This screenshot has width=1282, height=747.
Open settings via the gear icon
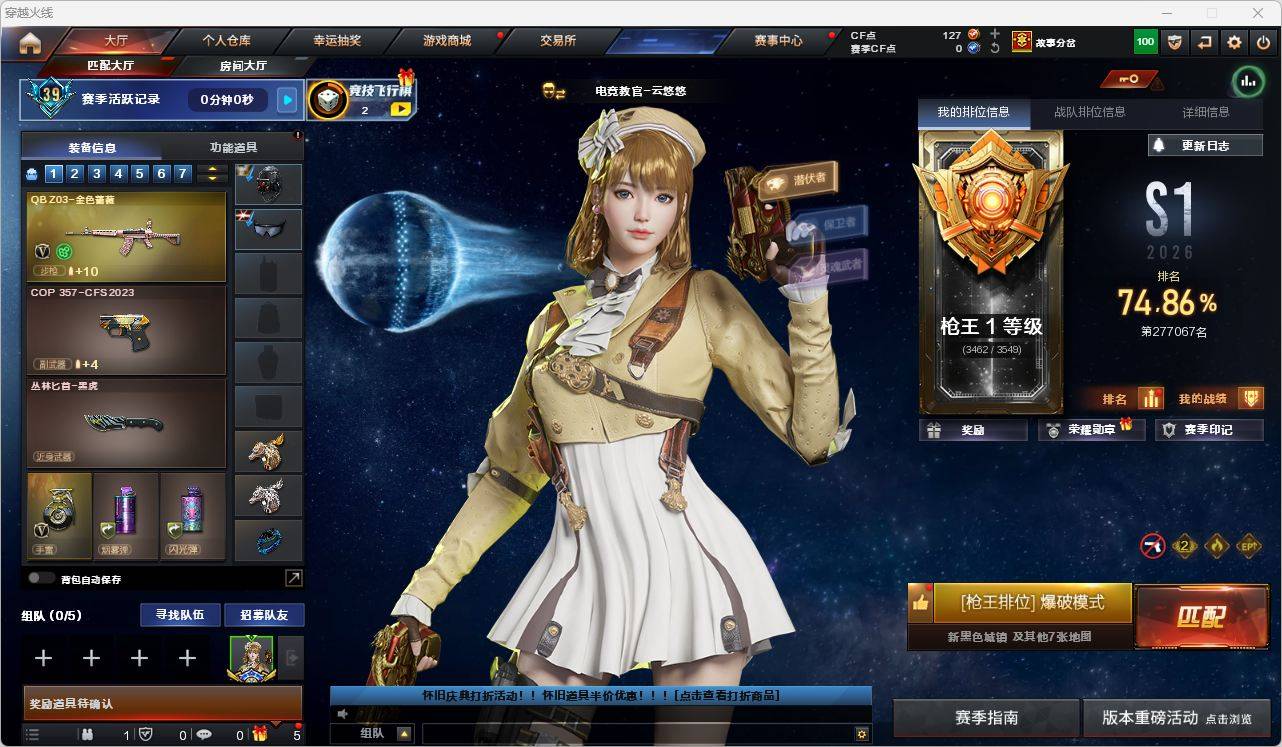1234,42
